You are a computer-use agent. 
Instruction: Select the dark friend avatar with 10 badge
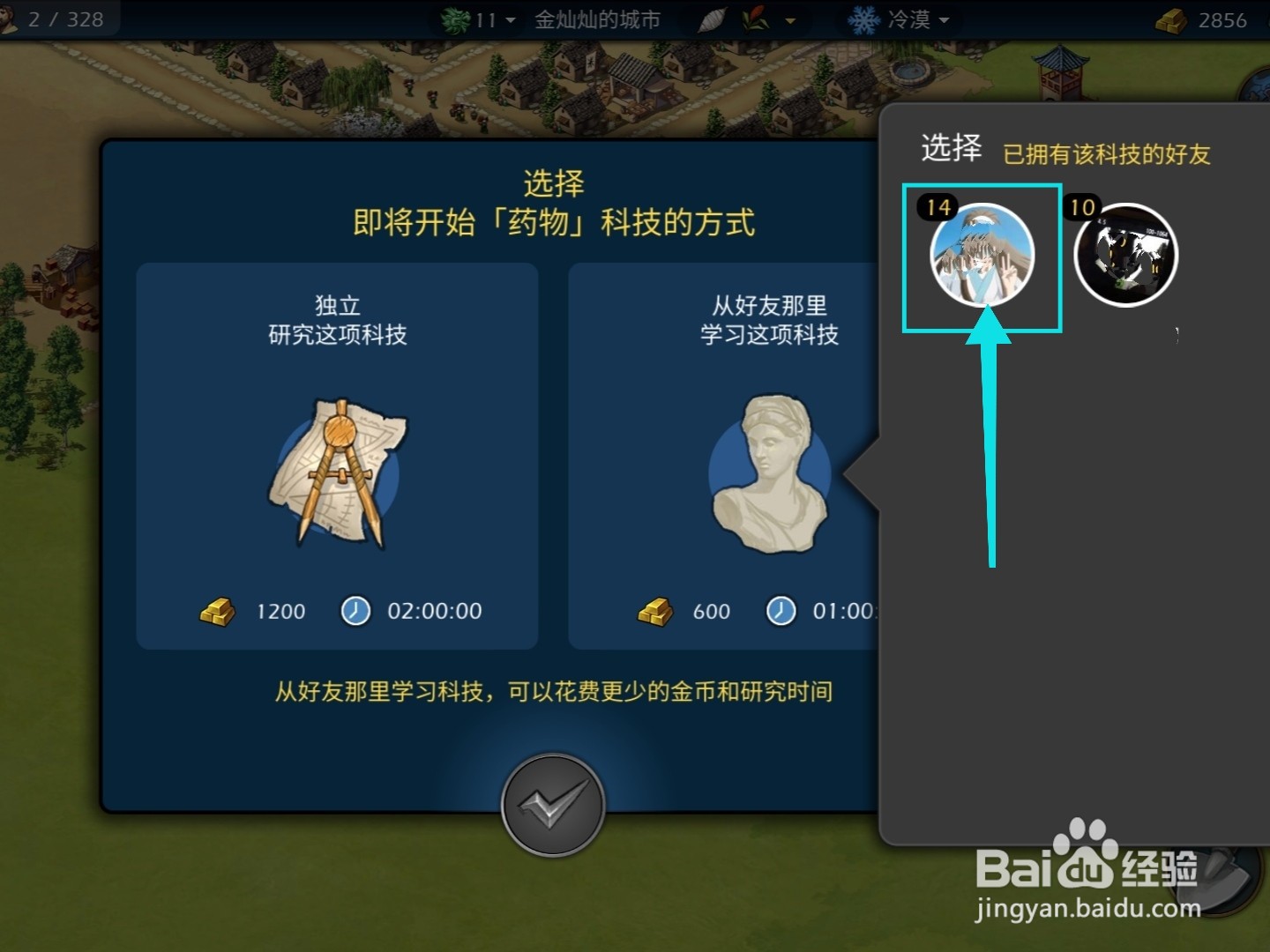(1124, 254)
